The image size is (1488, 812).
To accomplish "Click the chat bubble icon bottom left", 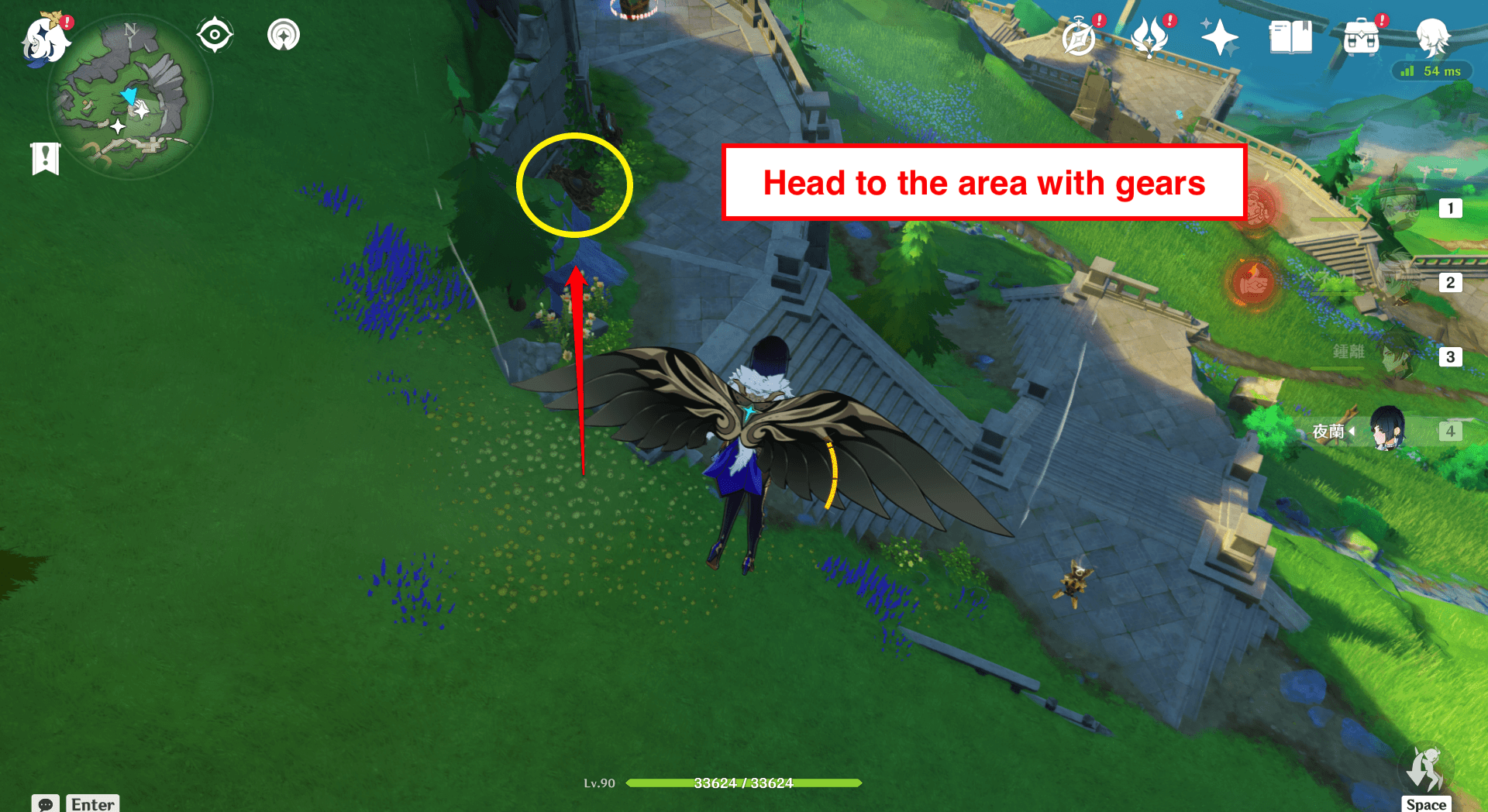I will 47,806.
